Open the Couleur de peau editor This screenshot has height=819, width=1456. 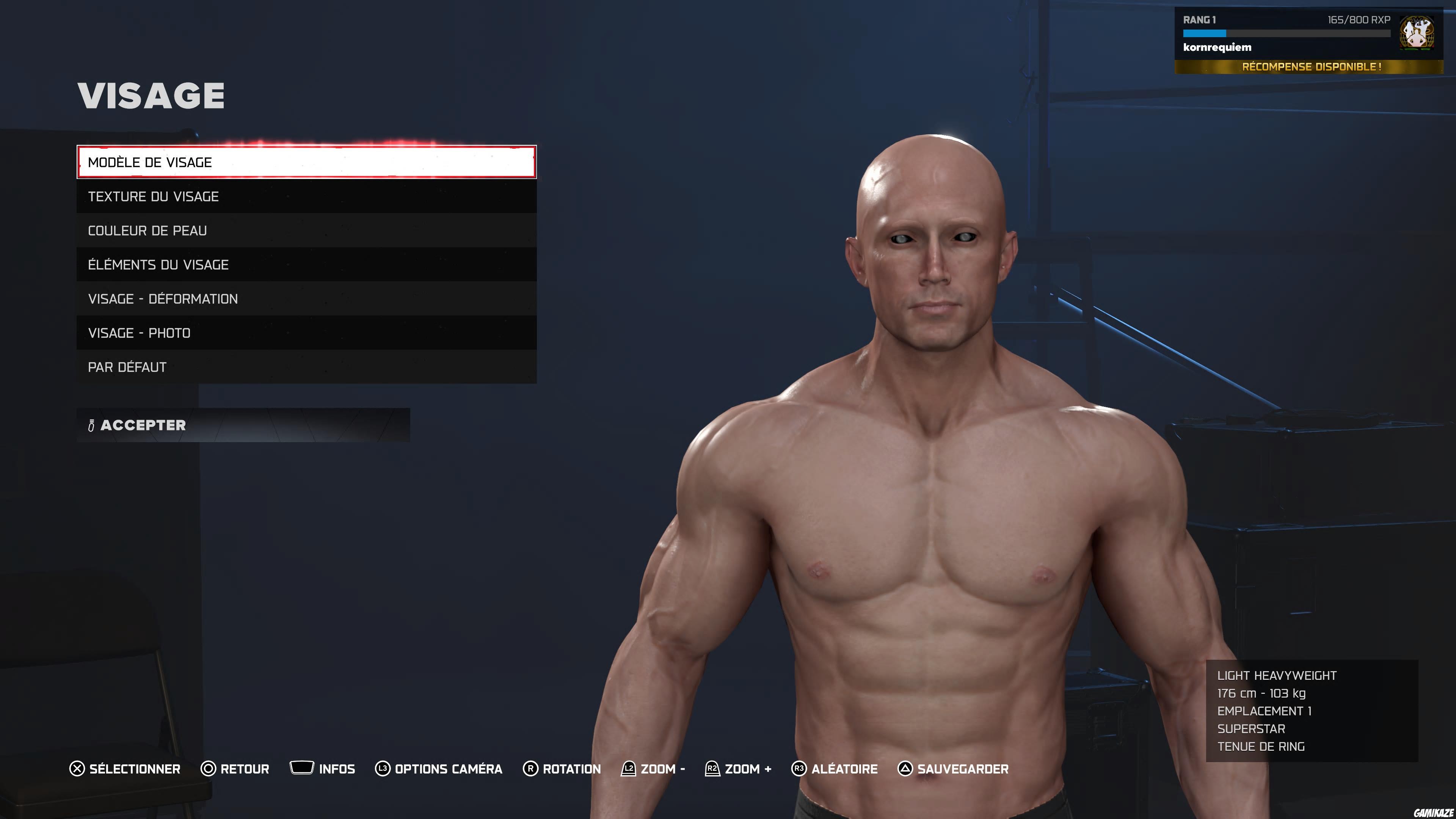point(305,231)
